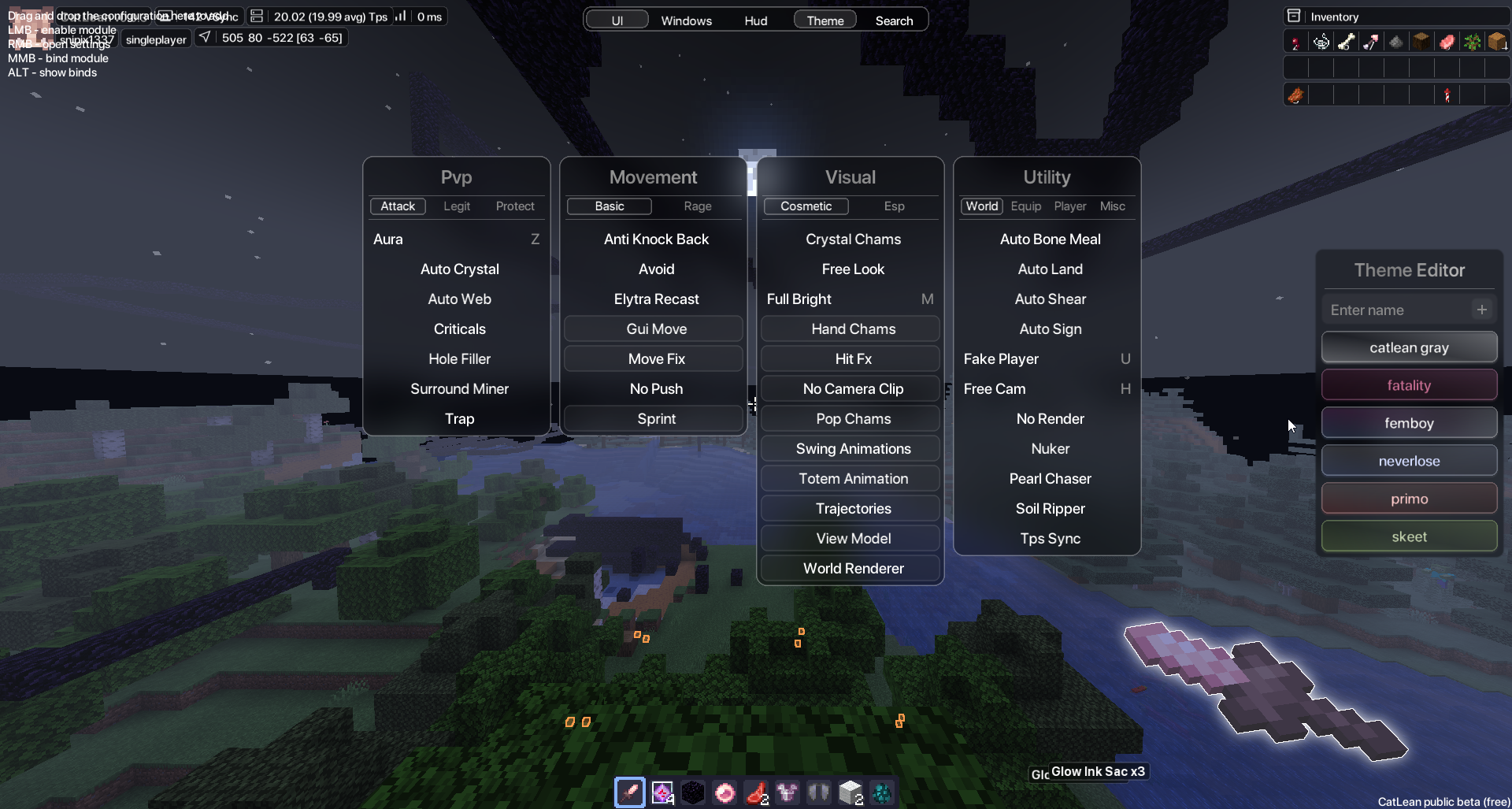Disable the Gui Move module
This screenshot has width=1512, height=809.
tap(656, 329)
